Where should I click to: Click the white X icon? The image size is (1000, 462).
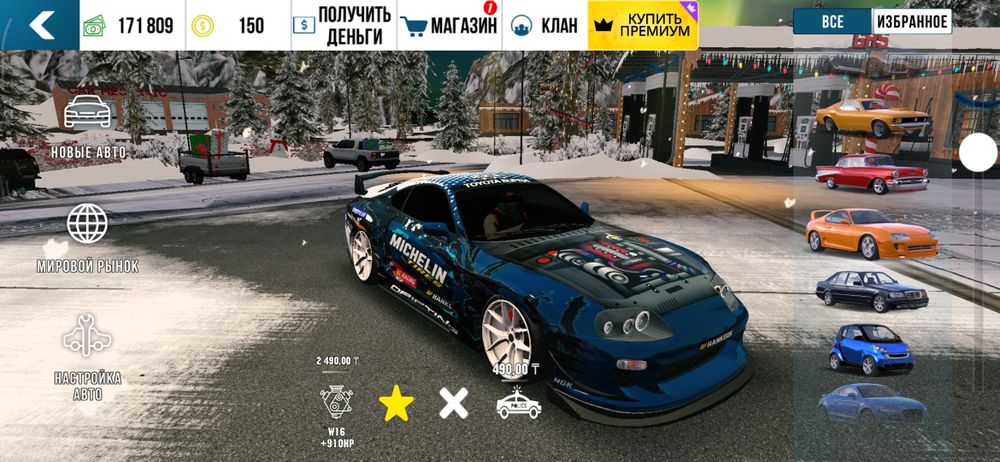point(453,403)
